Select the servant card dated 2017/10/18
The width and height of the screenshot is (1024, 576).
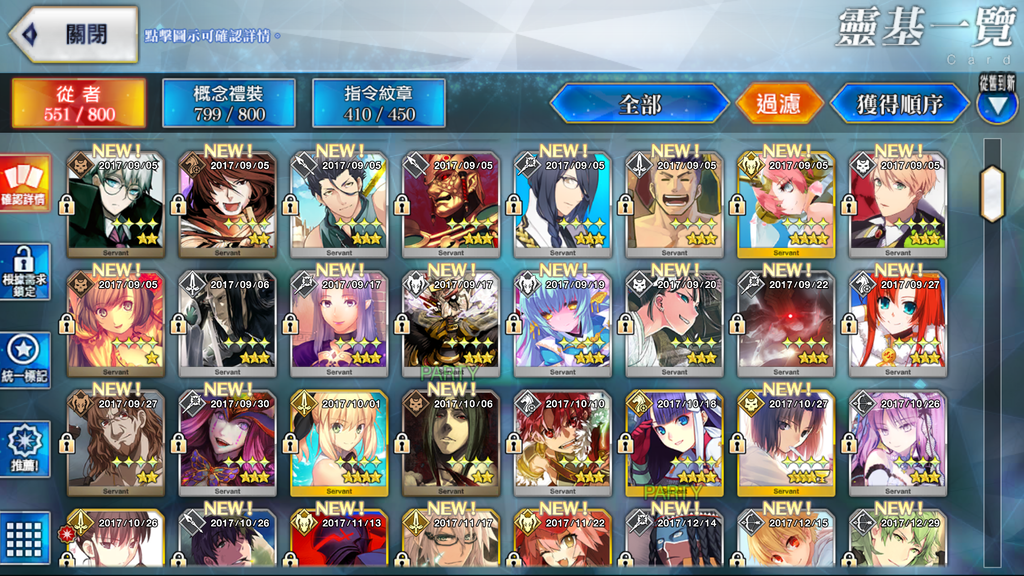pos(675,440)
